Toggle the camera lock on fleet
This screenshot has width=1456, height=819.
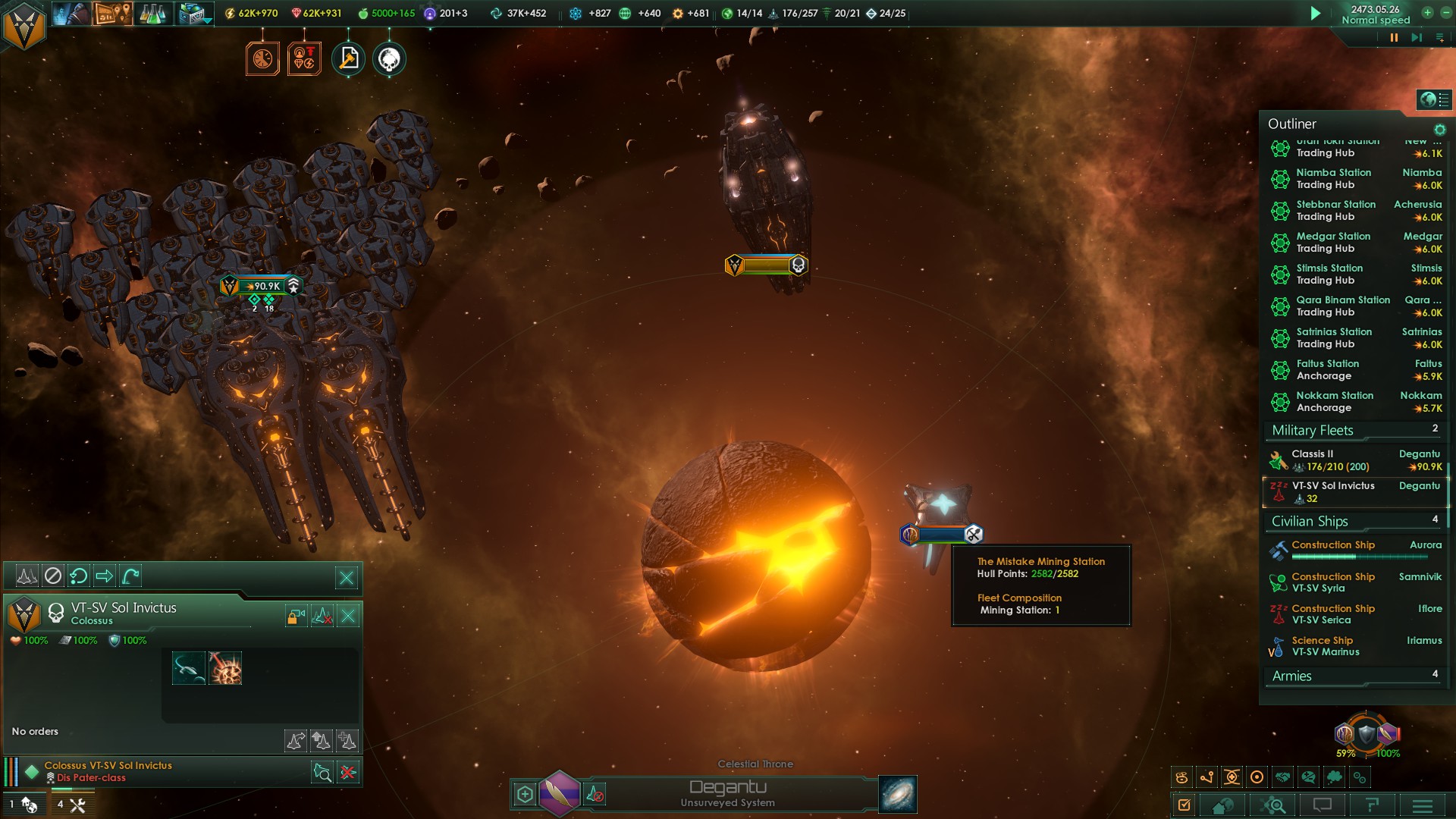tap(296, 616)
